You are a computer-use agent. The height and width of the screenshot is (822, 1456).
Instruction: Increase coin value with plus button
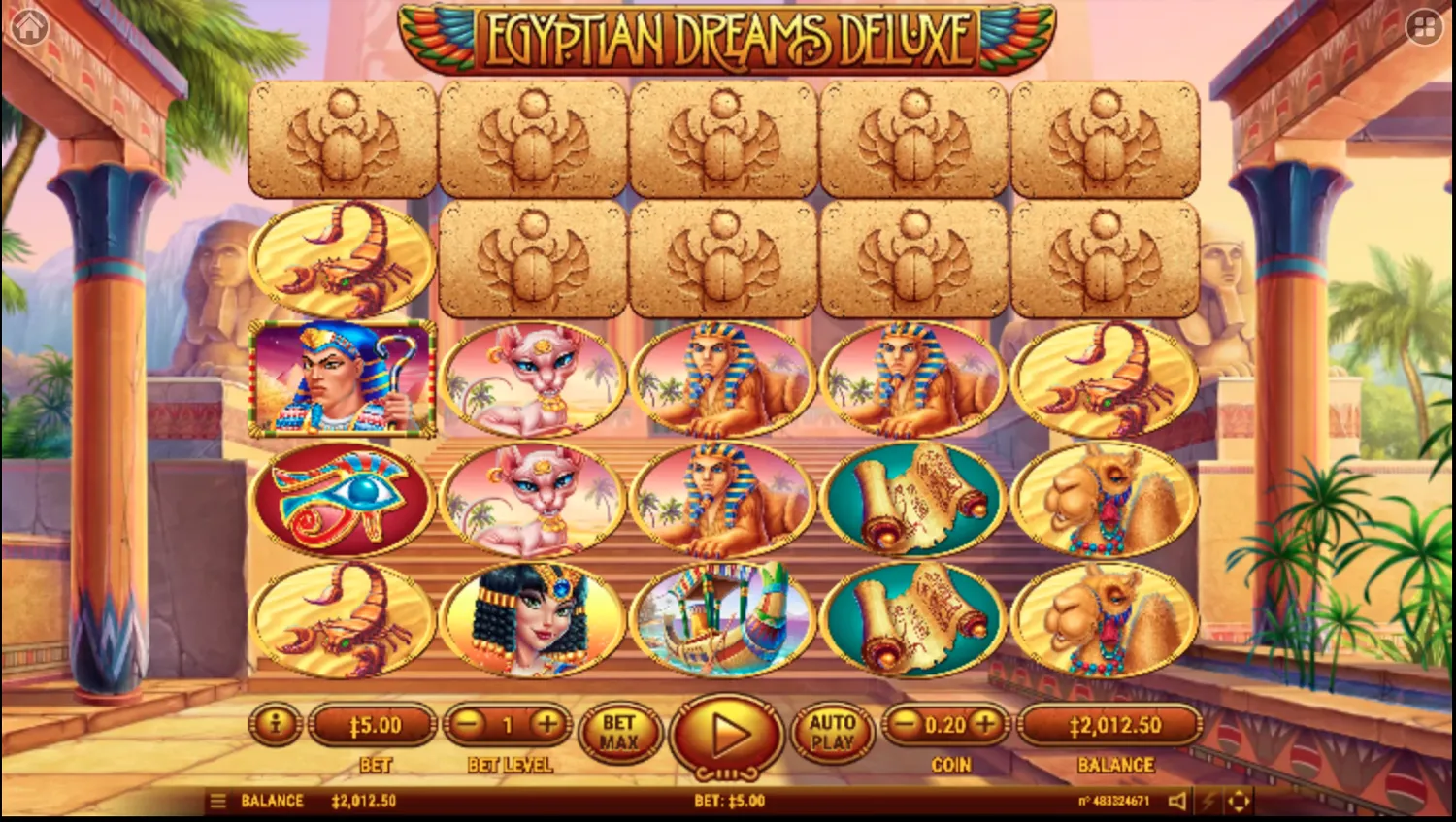pos(984,724)
